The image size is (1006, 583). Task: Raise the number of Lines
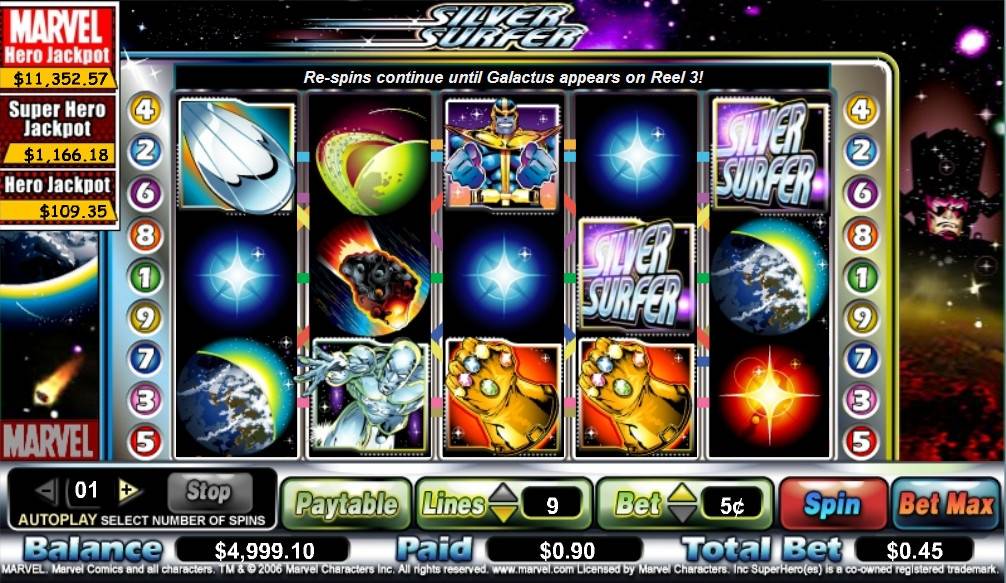point(503,492)
